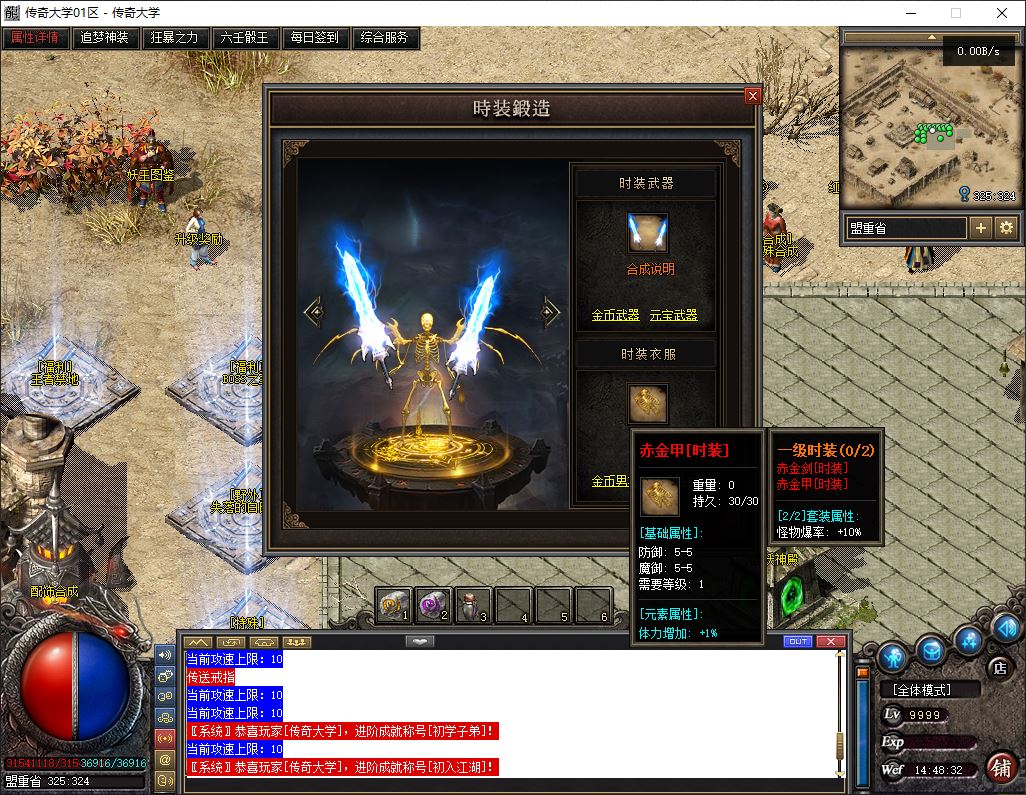This screenshot has height=795, width=1026.
Task: Click the 时装衣服 golden armor icon
Action: pos(647,403)
